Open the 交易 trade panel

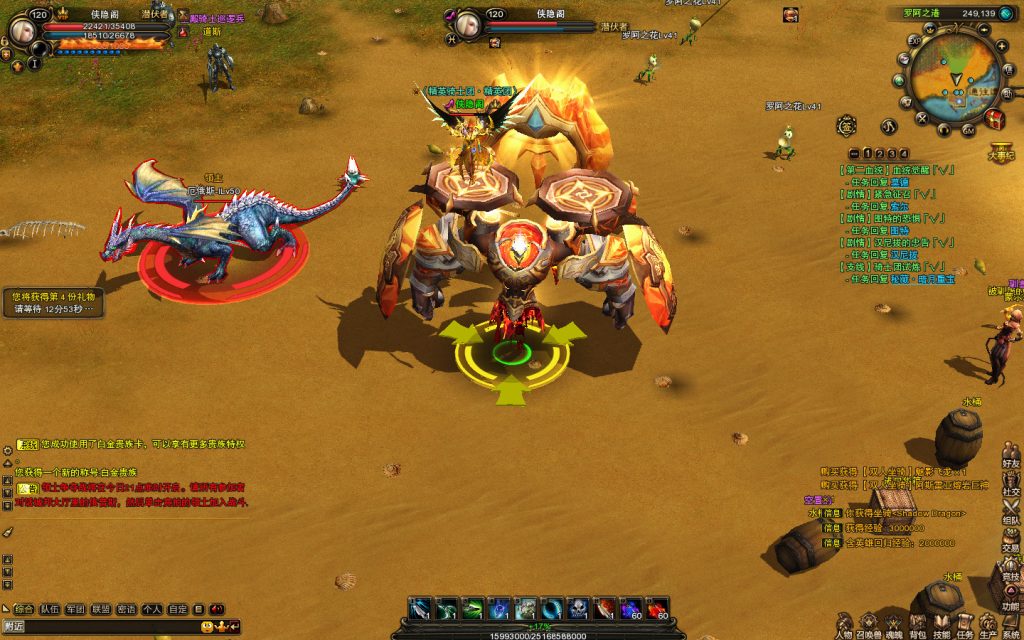(1011, 542)
